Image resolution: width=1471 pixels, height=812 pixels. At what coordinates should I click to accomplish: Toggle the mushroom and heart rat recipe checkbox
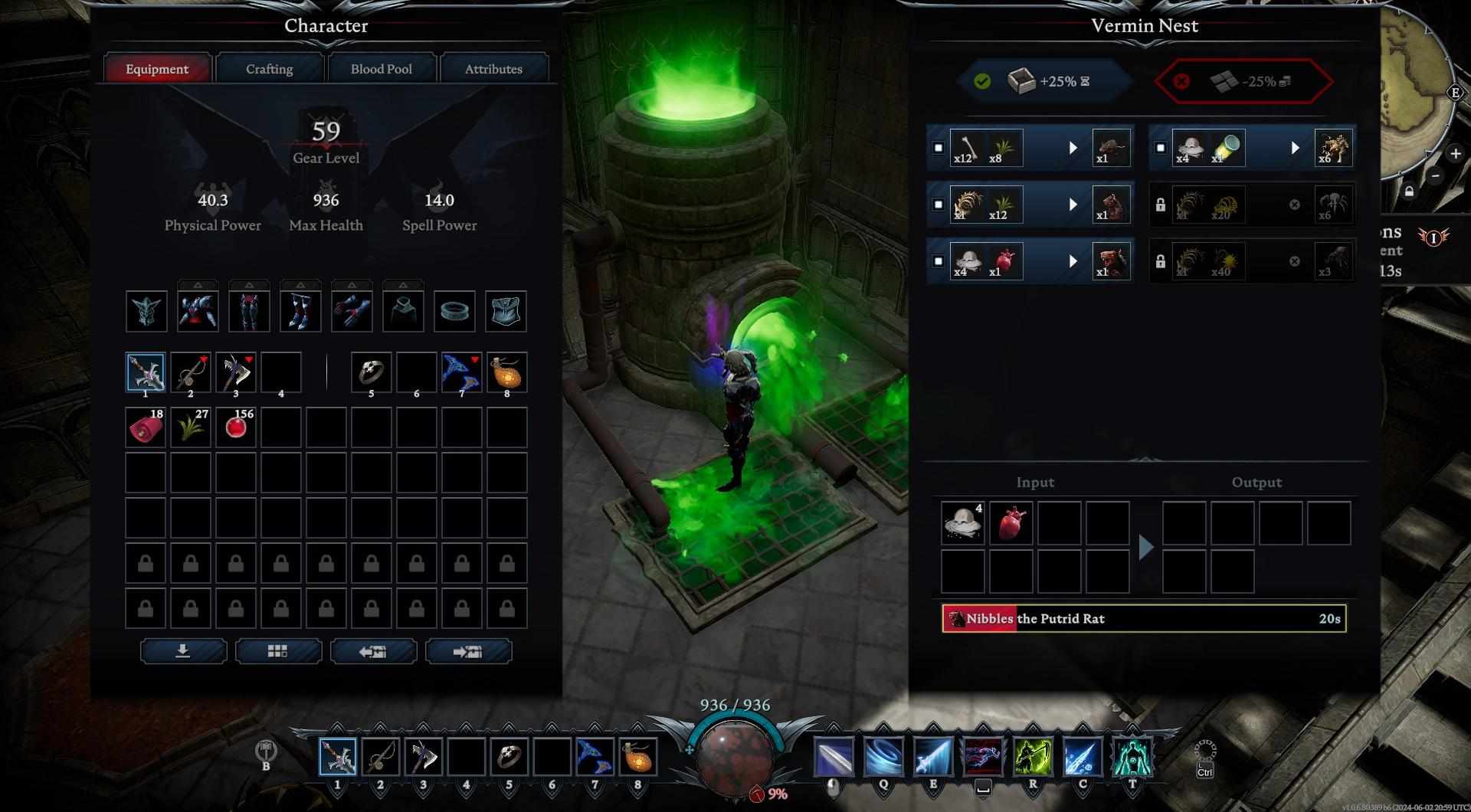pos(938,261)
